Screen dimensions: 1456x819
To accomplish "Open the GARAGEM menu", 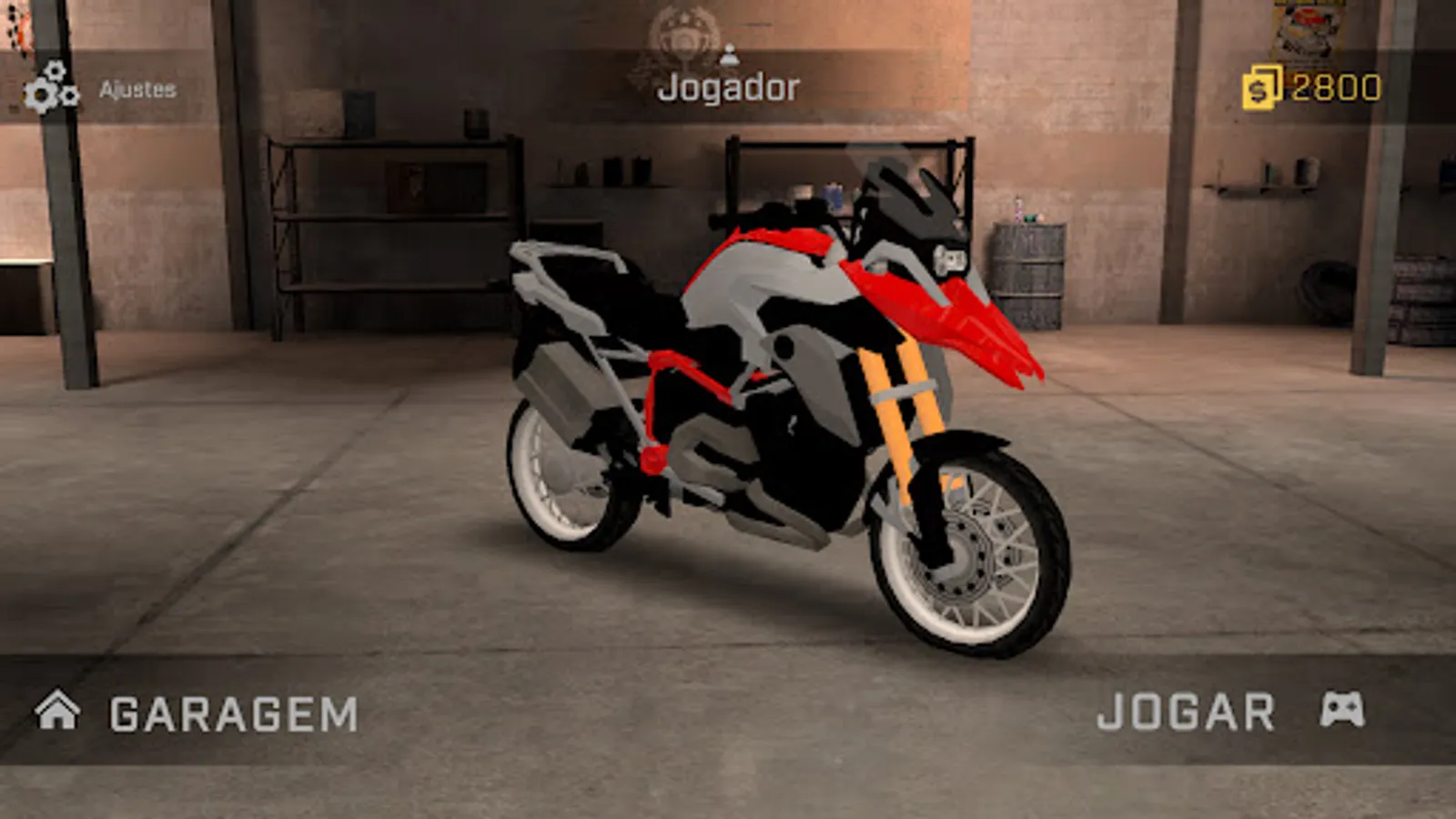I will [232, 713].
